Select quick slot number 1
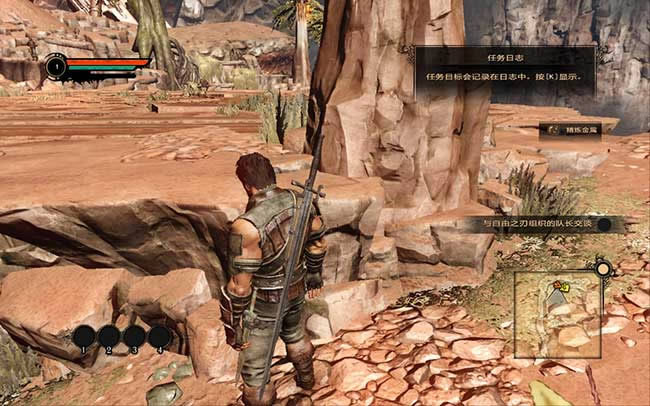The height and width of the screenshot is (406, 650). click(x=84, y=336)
